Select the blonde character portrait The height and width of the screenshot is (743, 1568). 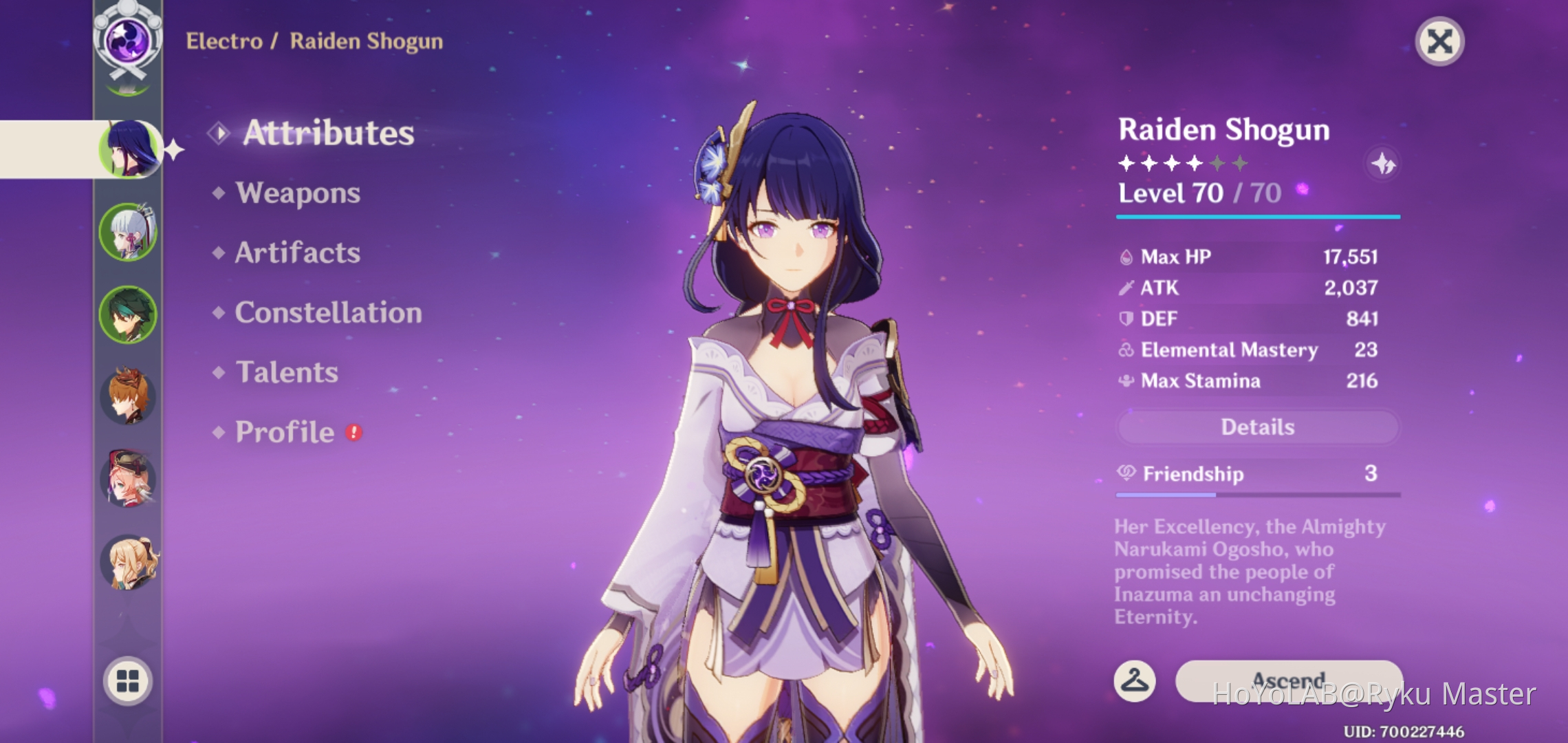129,563
